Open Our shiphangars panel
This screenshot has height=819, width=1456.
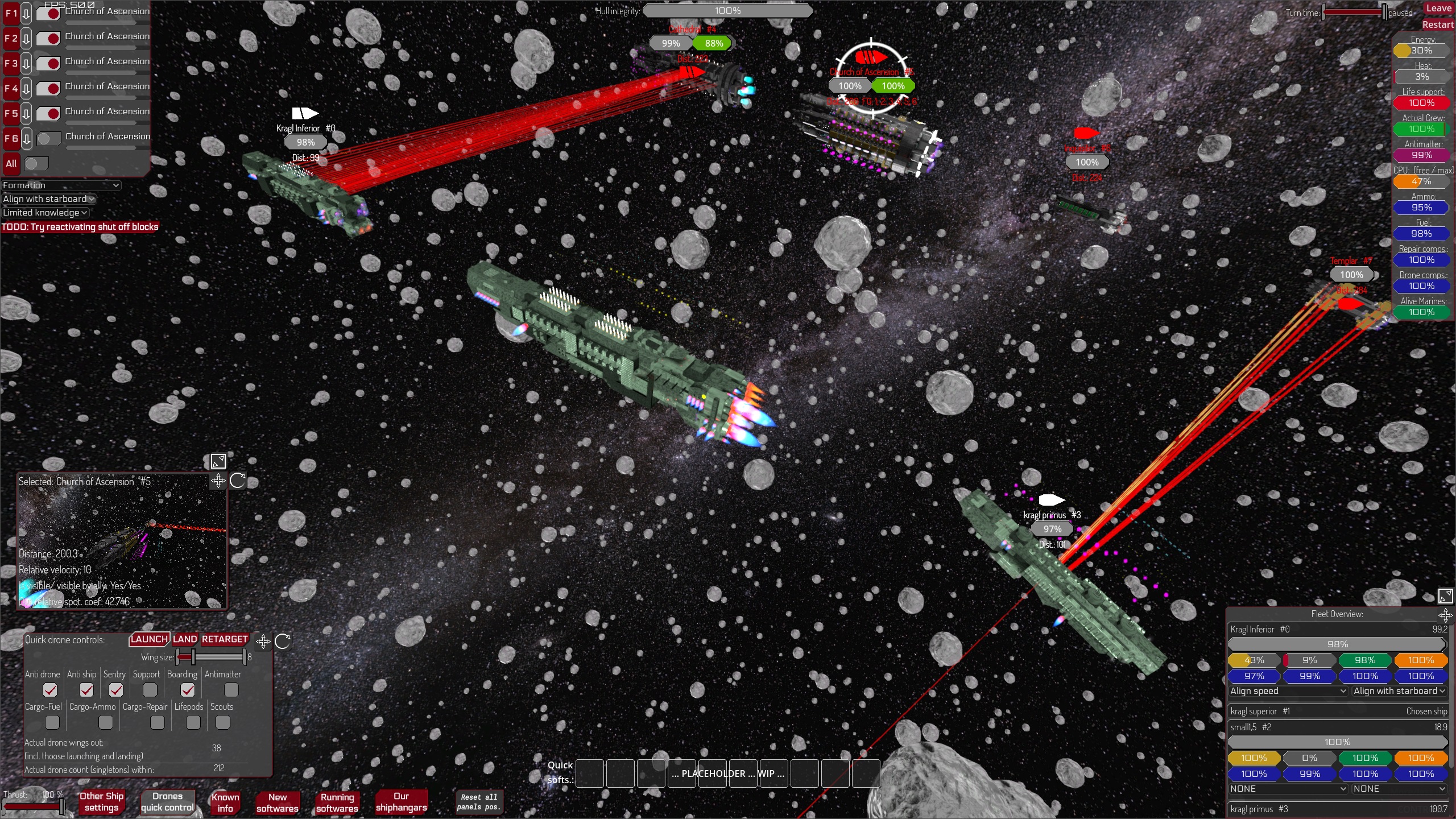click(401, 802)
